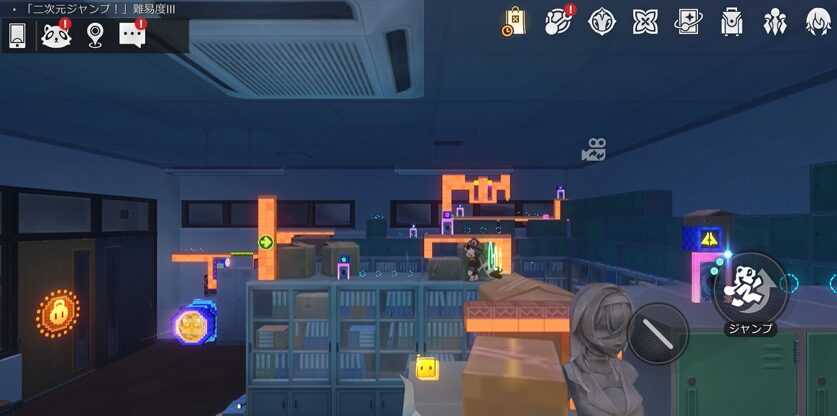Open the four-petal flower emblem icon
Image resolution: width=837 pixels, height=416 pixels.
click(x=645, y=22)
